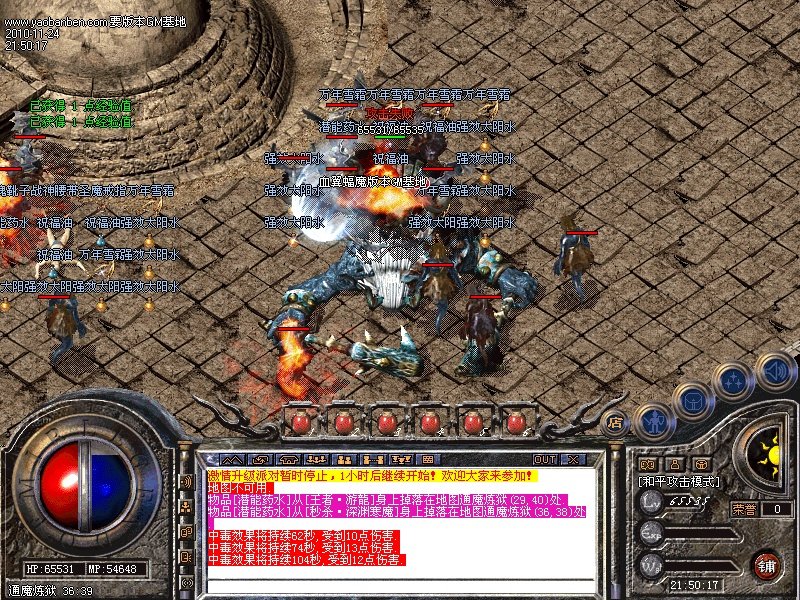Use the potion in belt slot 1
Viewport: 800px width, 600px height.
pyautogui.click(x=301, y=422)
